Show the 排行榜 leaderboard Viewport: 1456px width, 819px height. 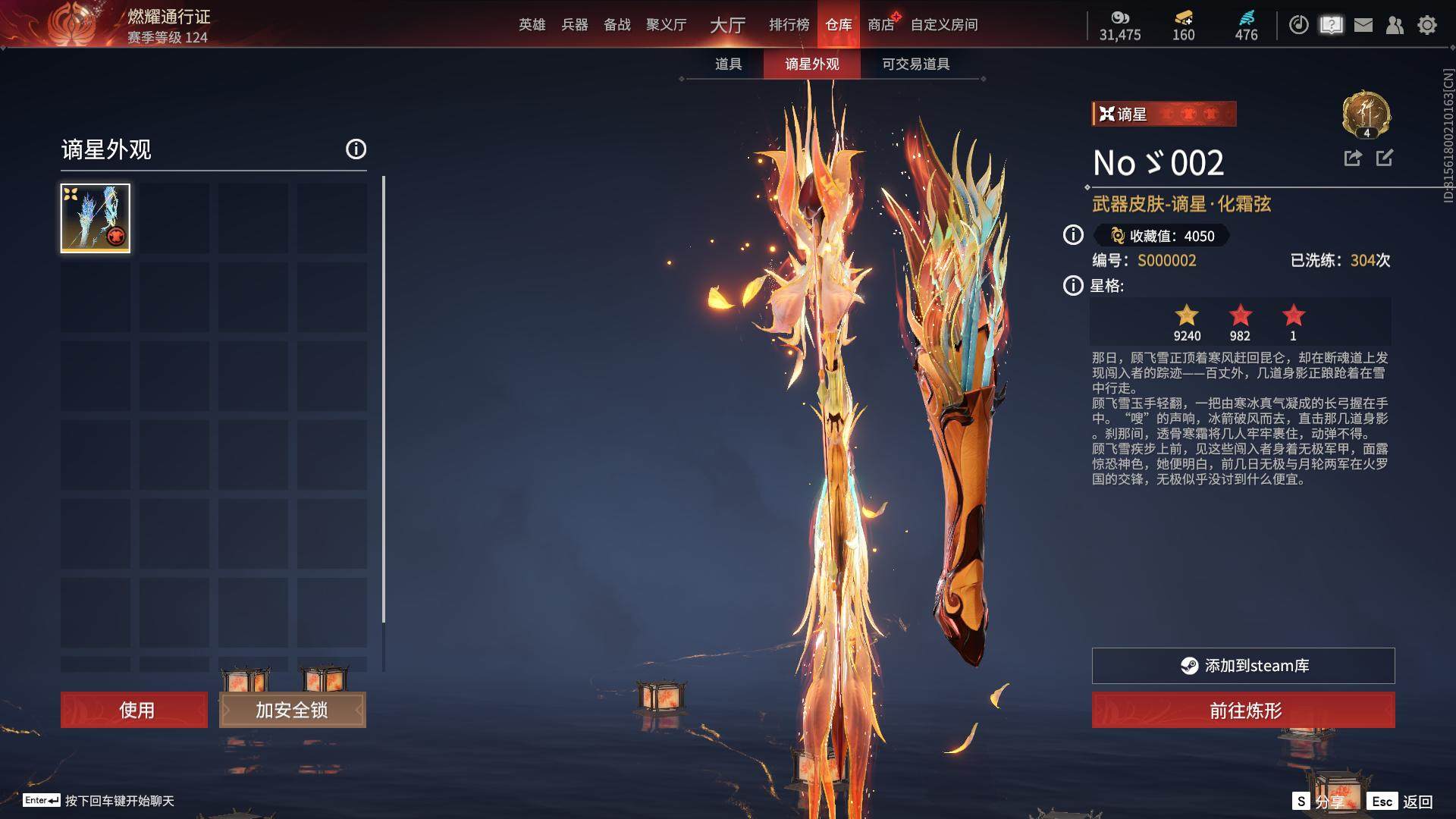point(789,25)
